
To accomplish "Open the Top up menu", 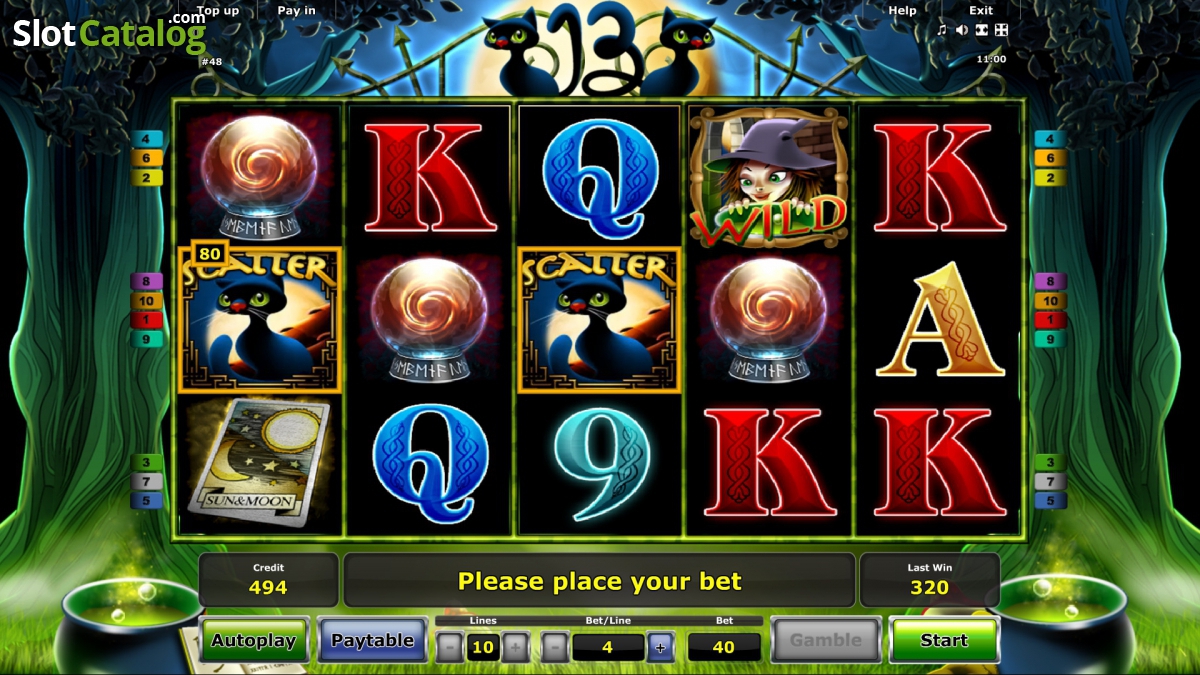I will pyautogui.click(x=218, y=11).
